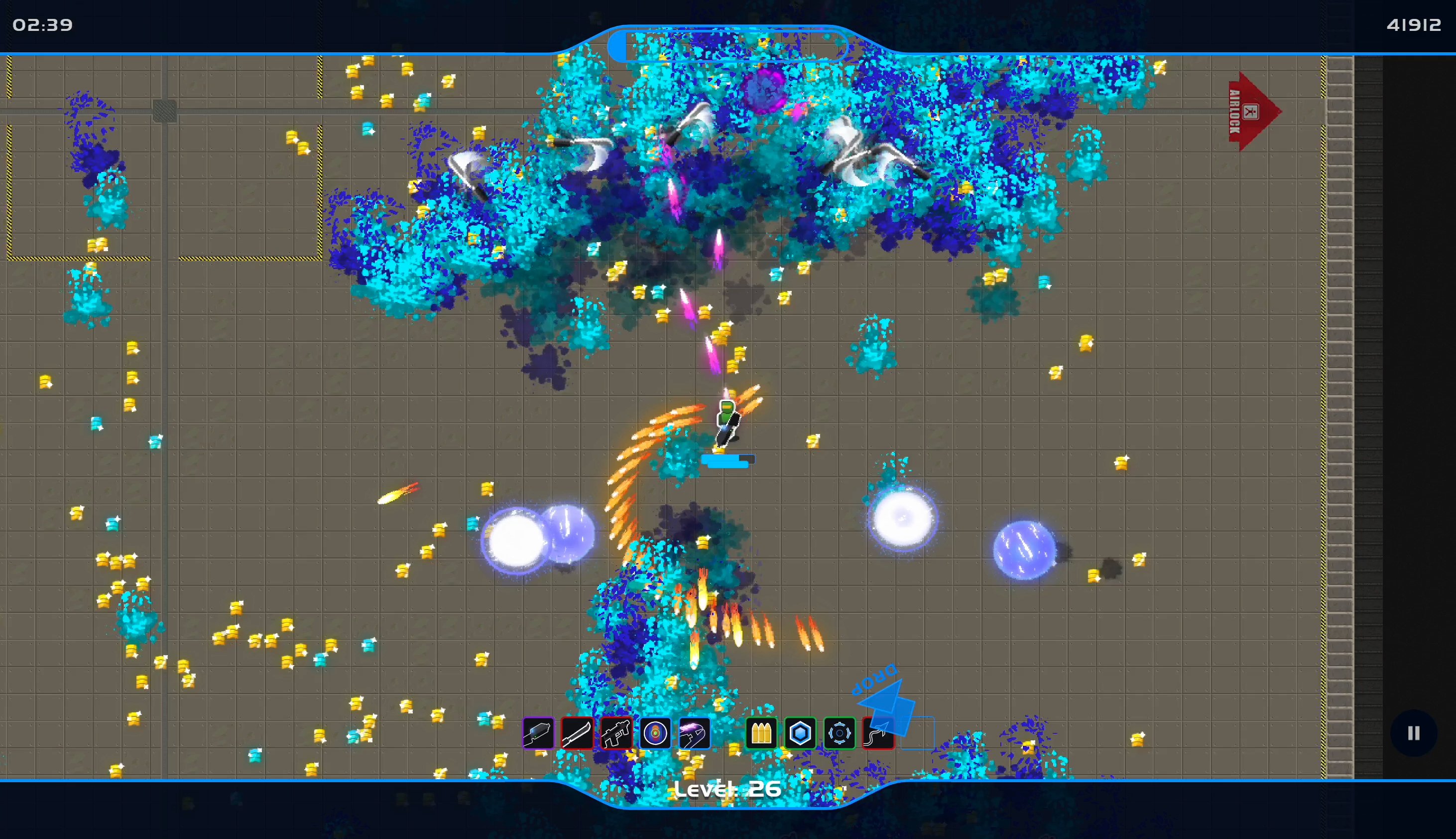Select the whip weapon in the hotbar
The image size is (1456, 839).
879,733
